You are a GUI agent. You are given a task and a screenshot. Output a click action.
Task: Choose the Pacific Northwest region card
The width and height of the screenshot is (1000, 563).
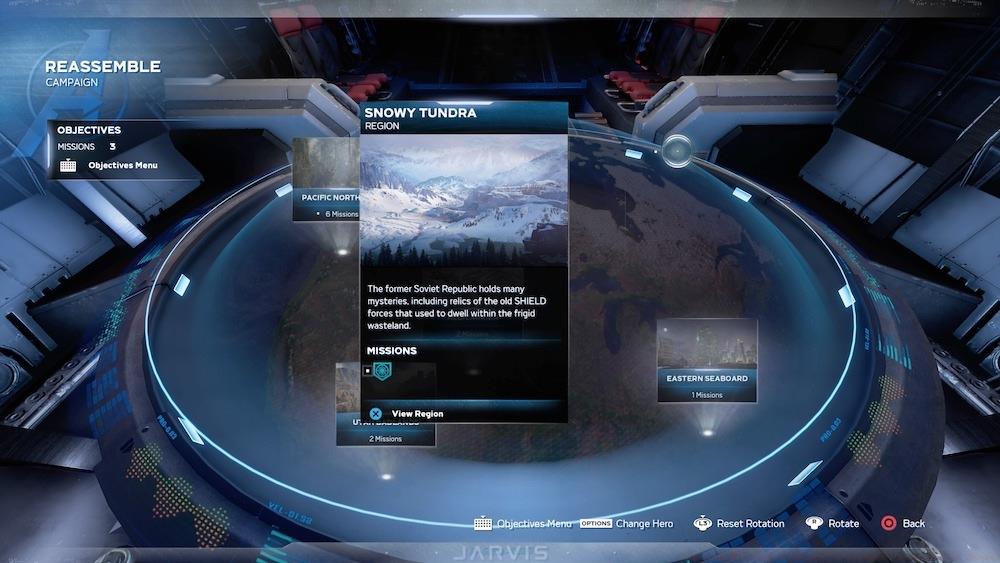tap(326, 178)
